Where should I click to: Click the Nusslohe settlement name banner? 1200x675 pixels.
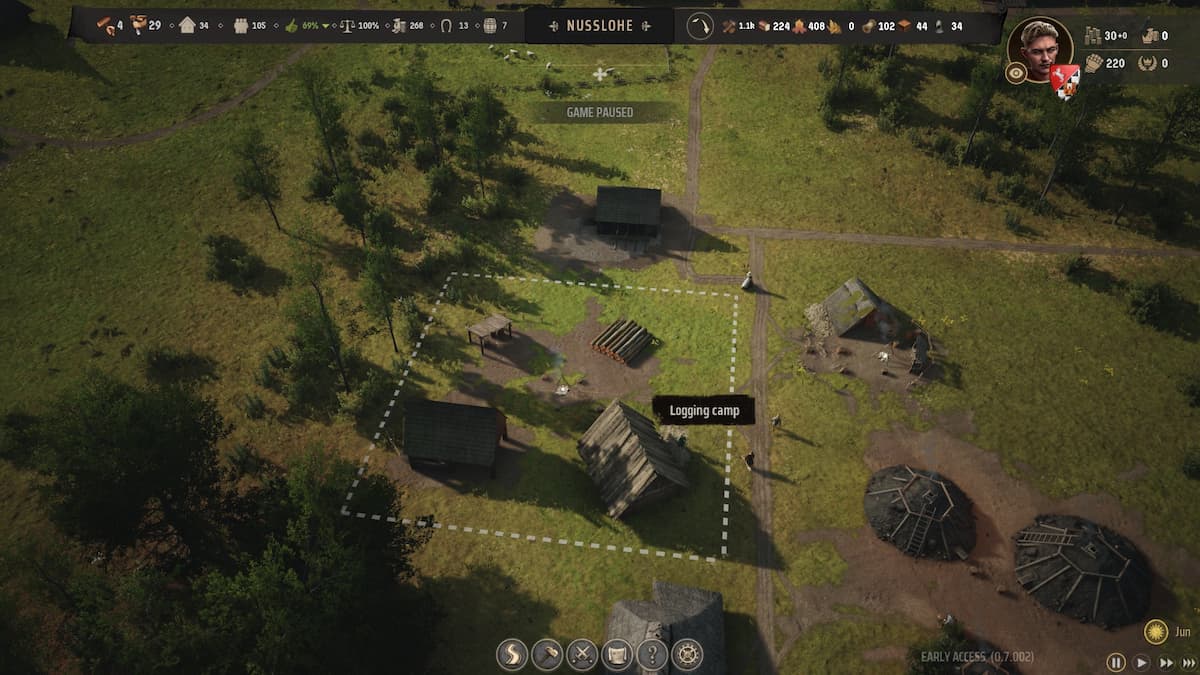600,25
